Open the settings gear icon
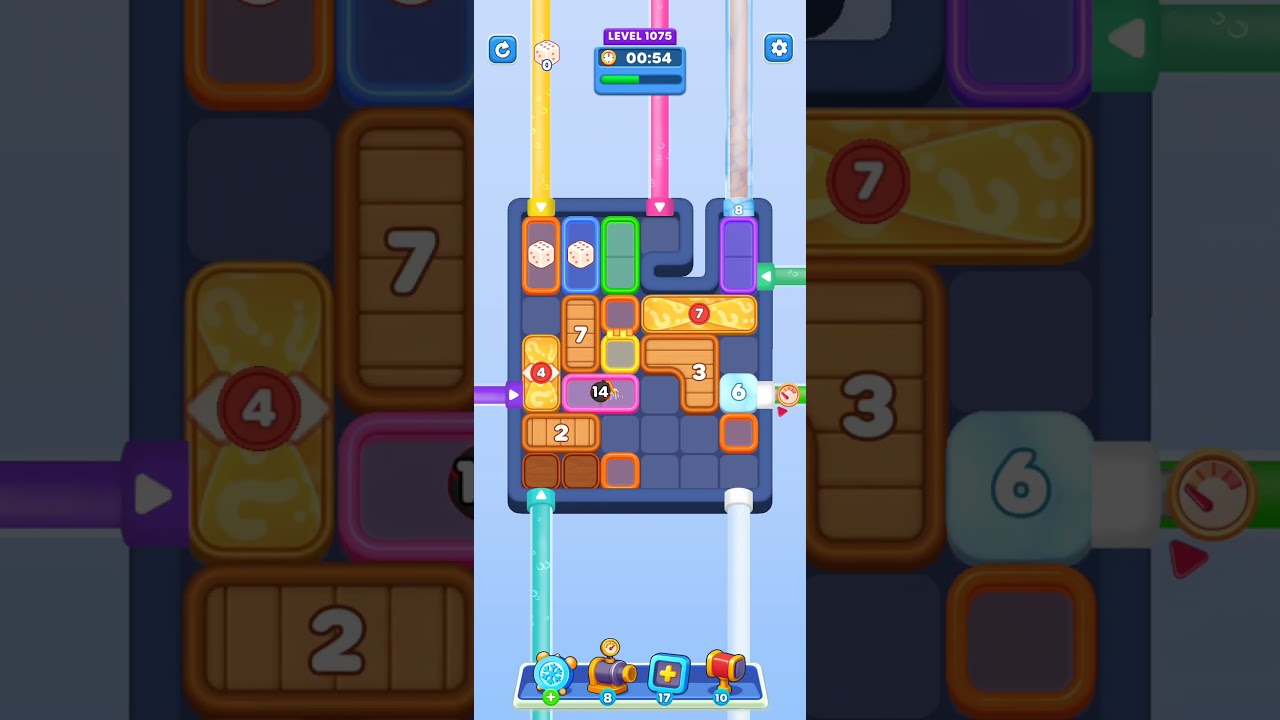 778,48
